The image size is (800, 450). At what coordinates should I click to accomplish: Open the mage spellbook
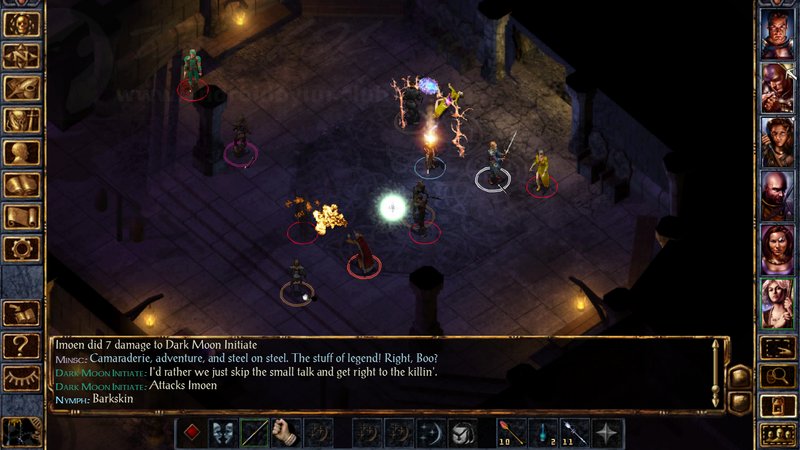tap(22, 184)
